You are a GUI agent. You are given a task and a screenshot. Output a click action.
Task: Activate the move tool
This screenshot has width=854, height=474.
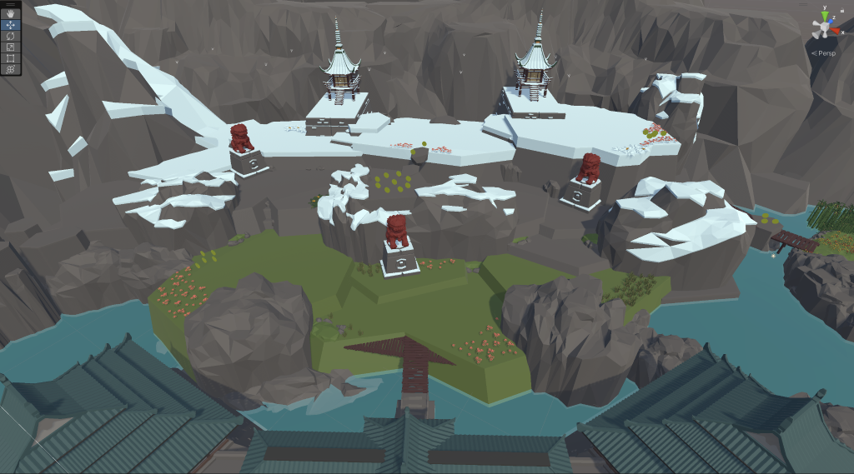[11, 25]
